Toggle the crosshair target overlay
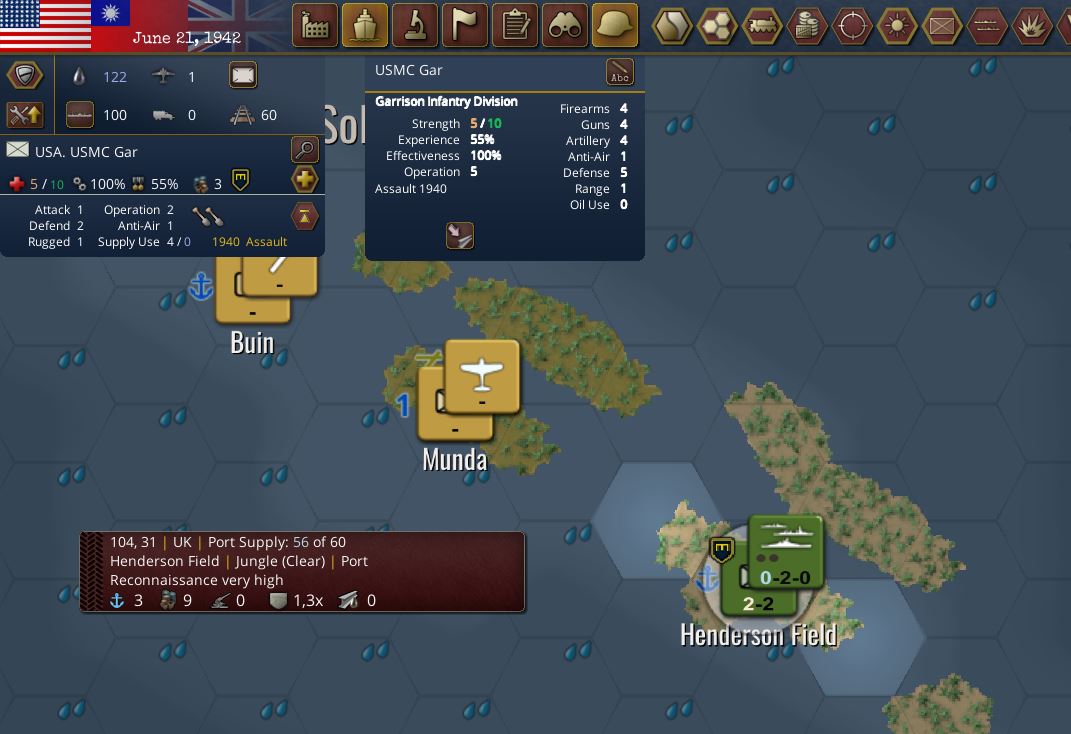1071x734 pixels. pos(852,26)
